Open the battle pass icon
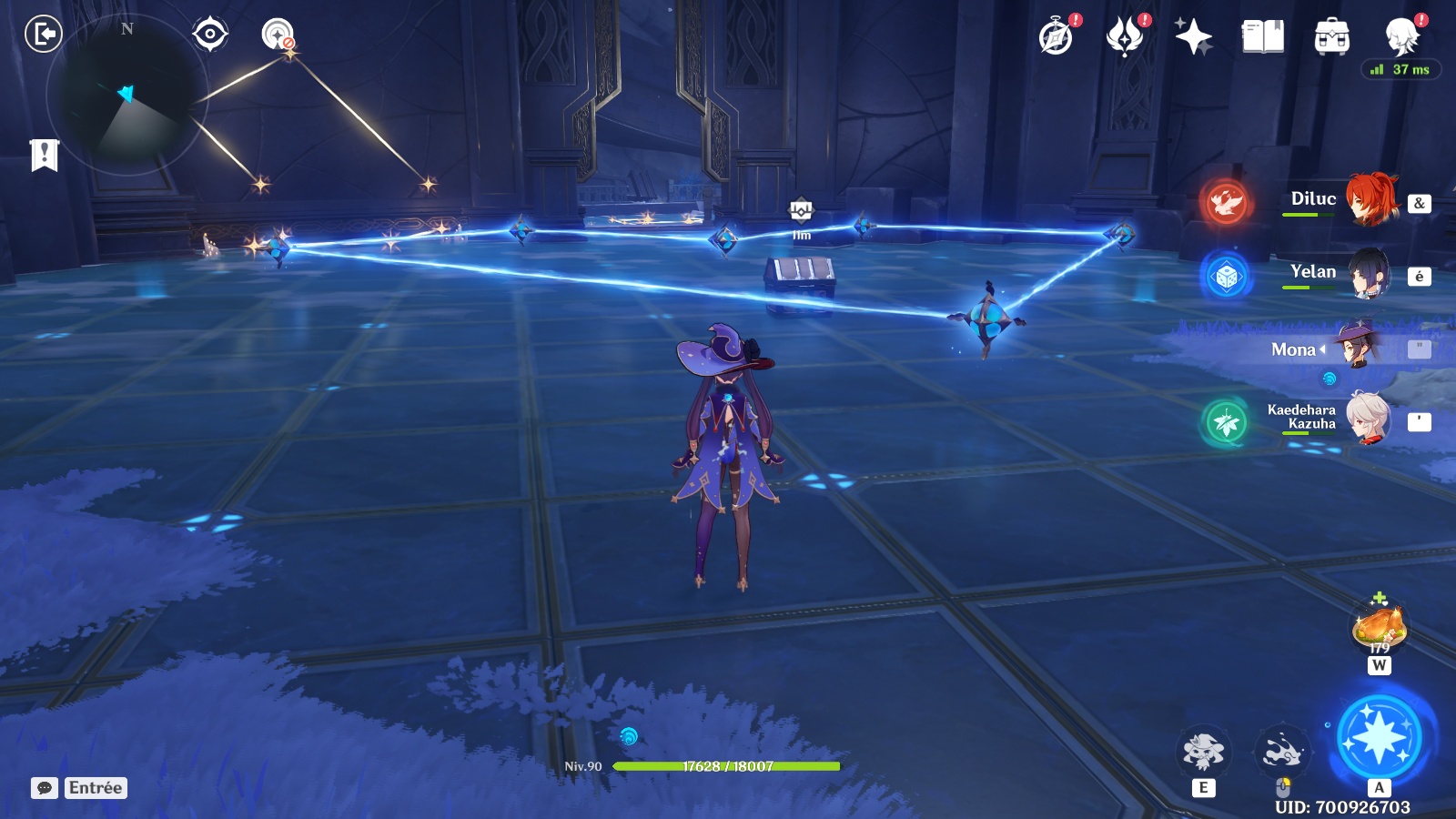This screenshot has width=1456, height=819. pos(1125,37)
